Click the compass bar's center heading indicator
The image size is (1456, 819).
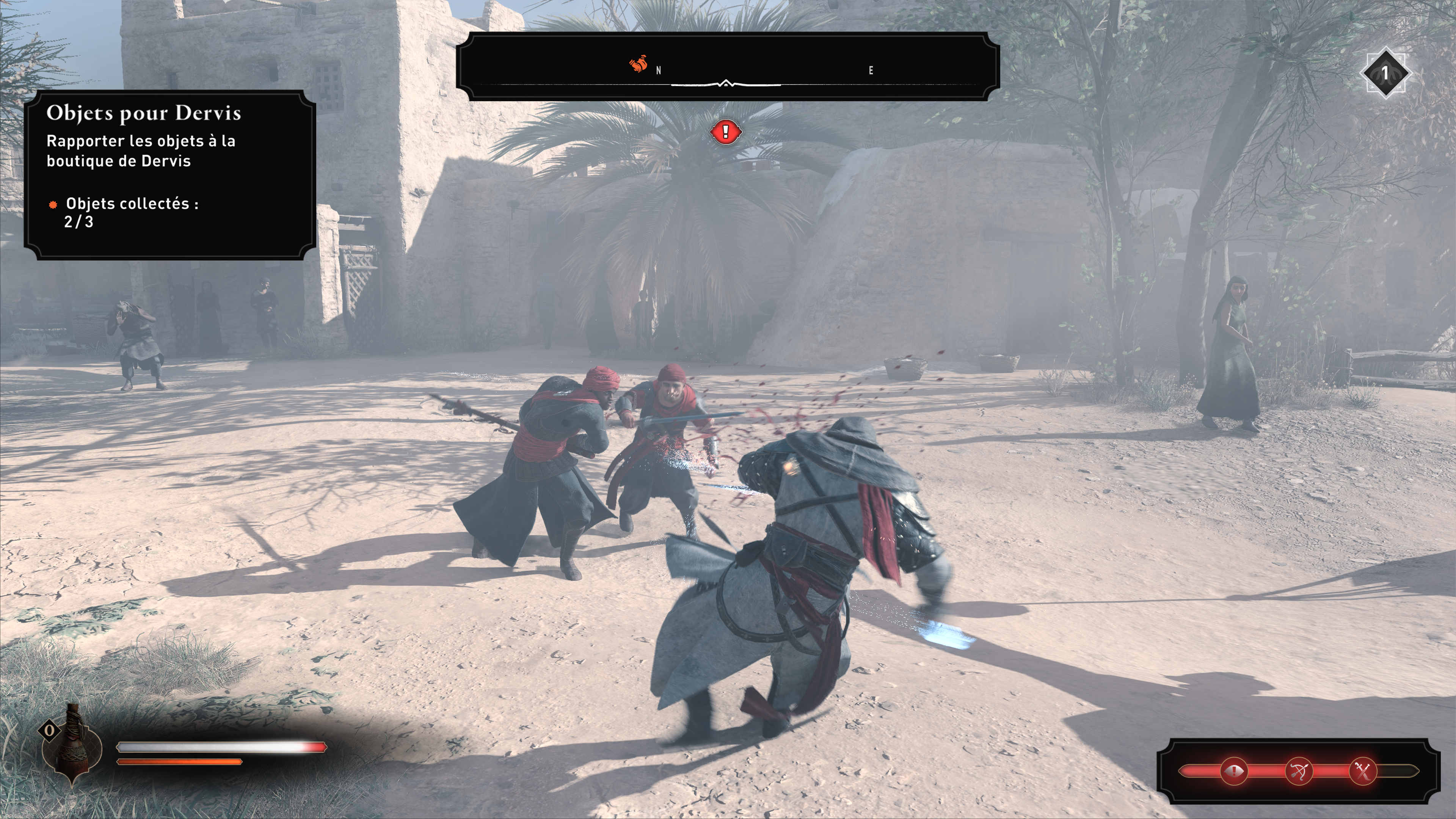coord(726,84)
